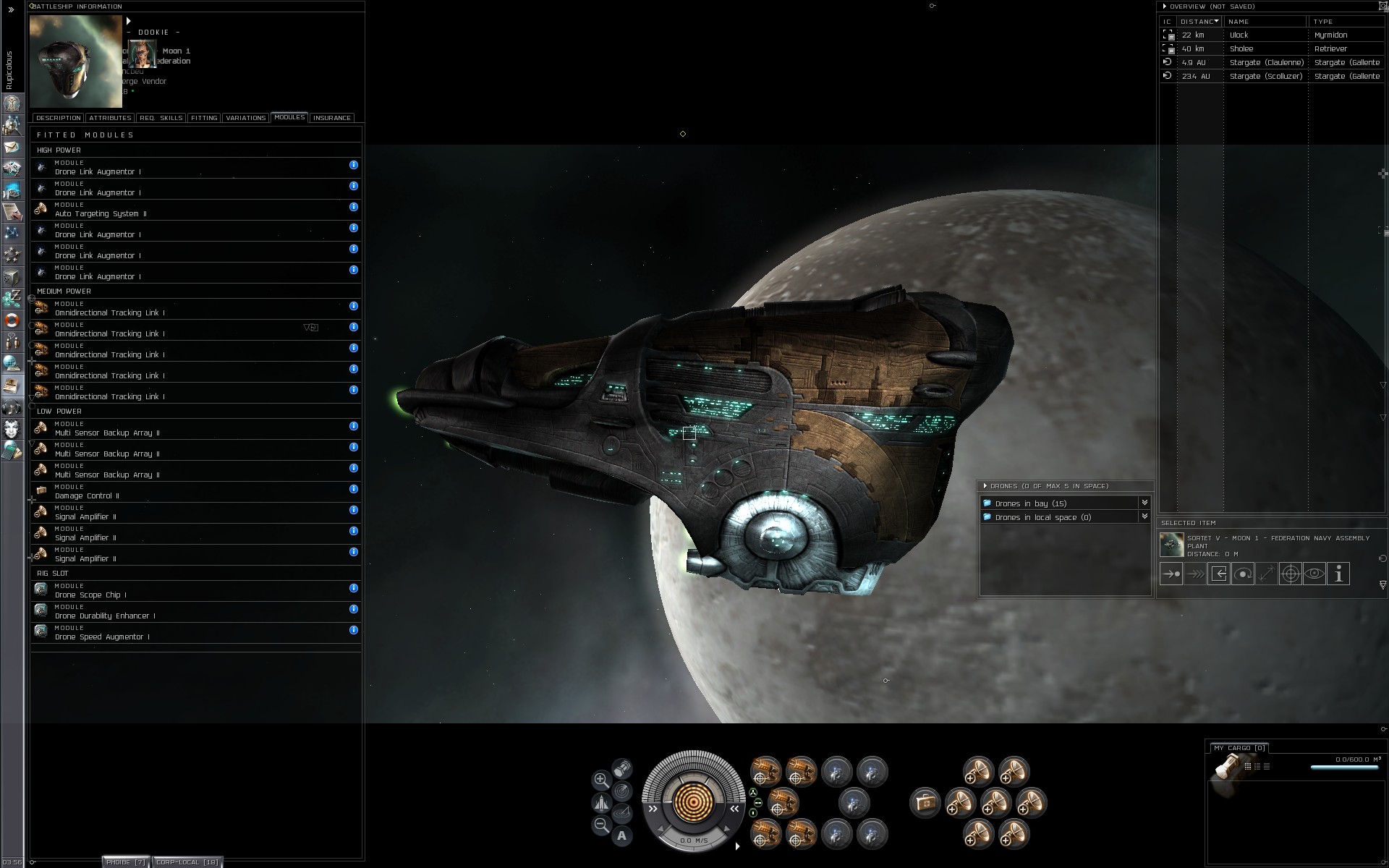
Task: Open the Fitting tab
Action: (x=204, y=118)
